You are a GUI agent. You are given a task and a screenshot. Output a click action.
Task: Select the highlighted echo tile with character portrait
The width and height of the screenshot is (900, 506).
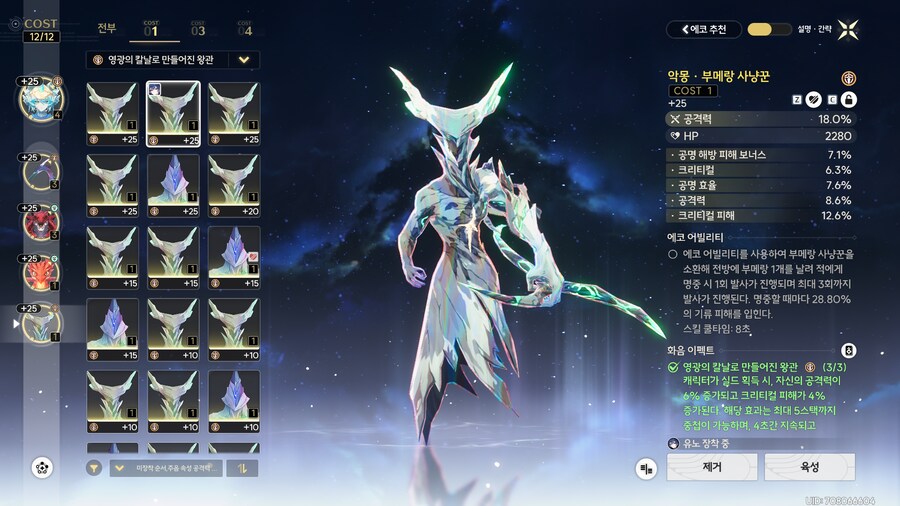[173, 114]
